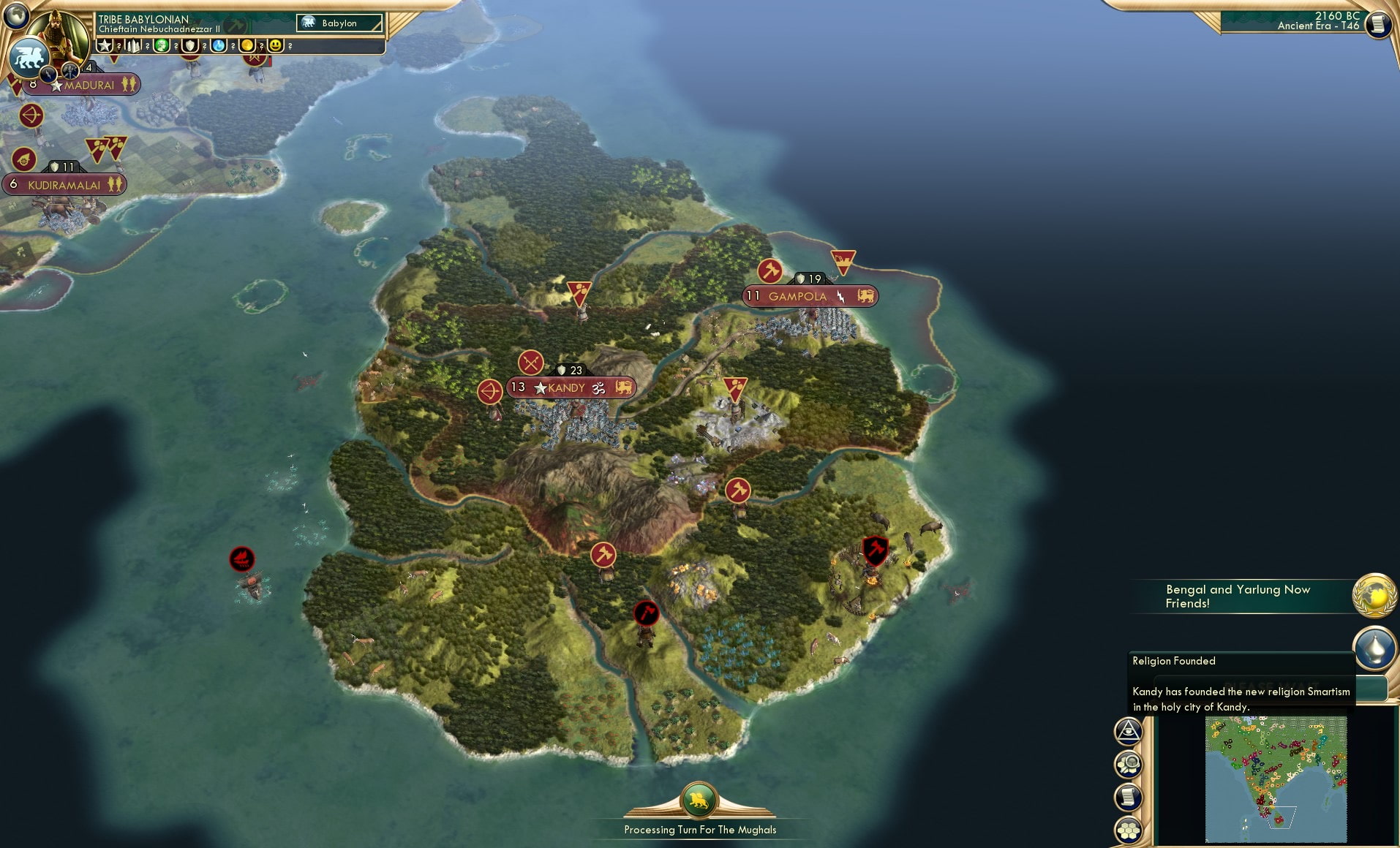Select the eye-in-pyramid overlay icon near minimap
Image resolution: width=1400 pixels, height=848 pixels.
1129,730
